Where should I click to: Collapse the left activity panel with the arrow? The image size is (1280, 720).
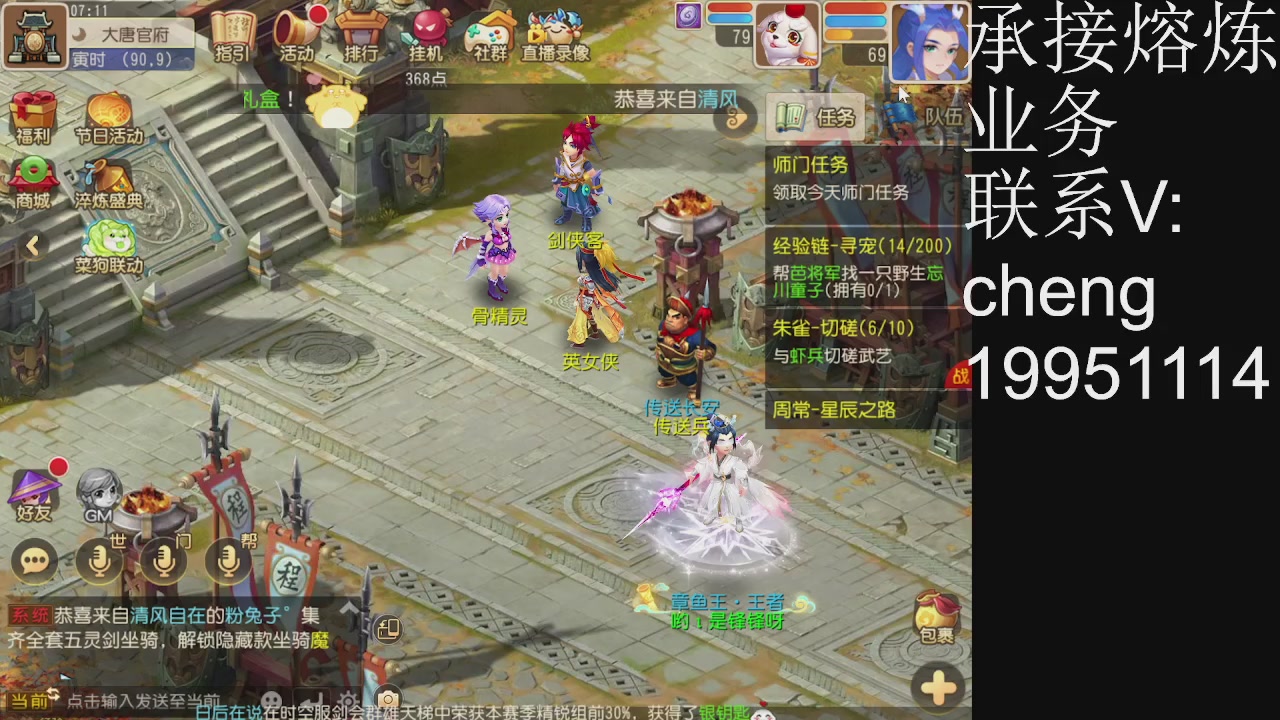coord(33,245)
